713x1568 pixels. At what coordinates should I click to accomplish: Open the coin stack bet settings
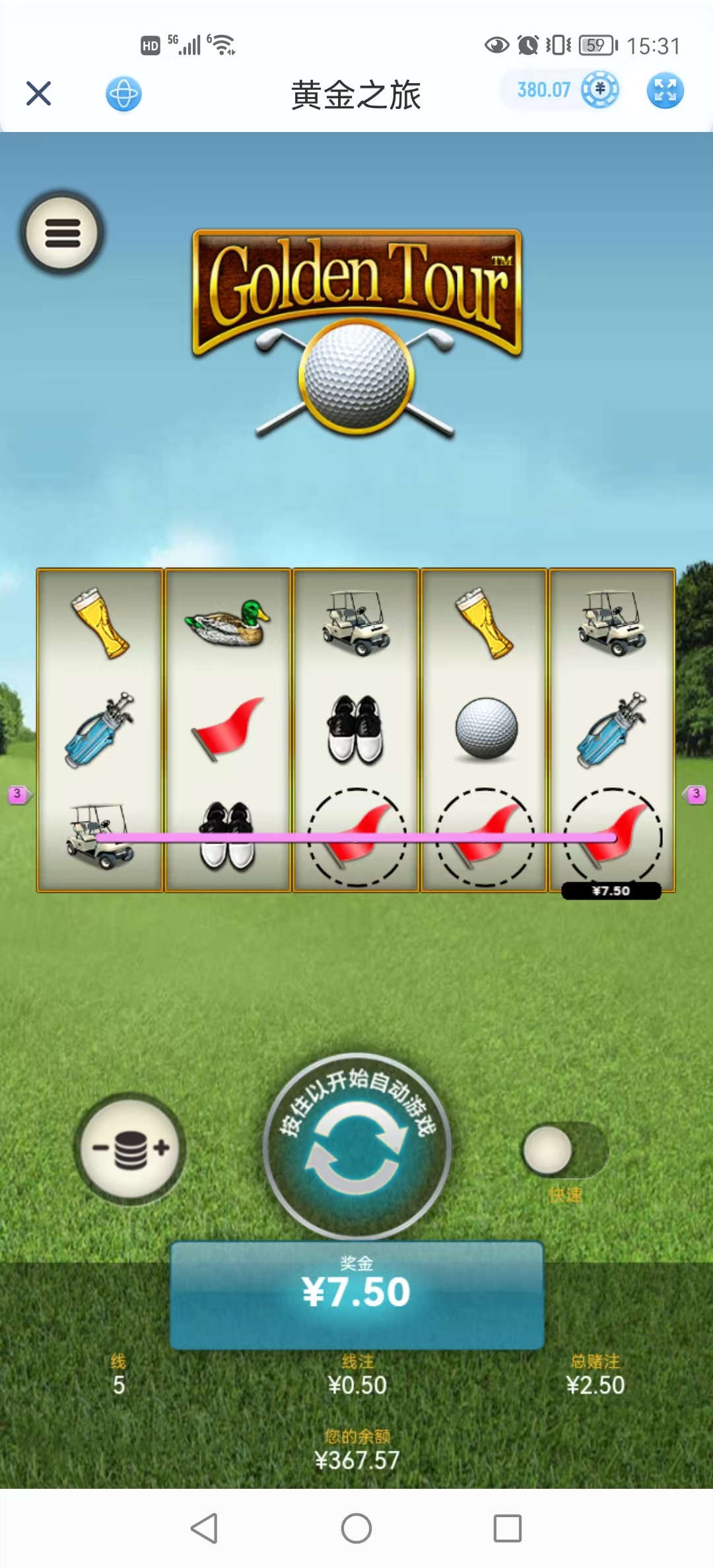pos(130,1149)
